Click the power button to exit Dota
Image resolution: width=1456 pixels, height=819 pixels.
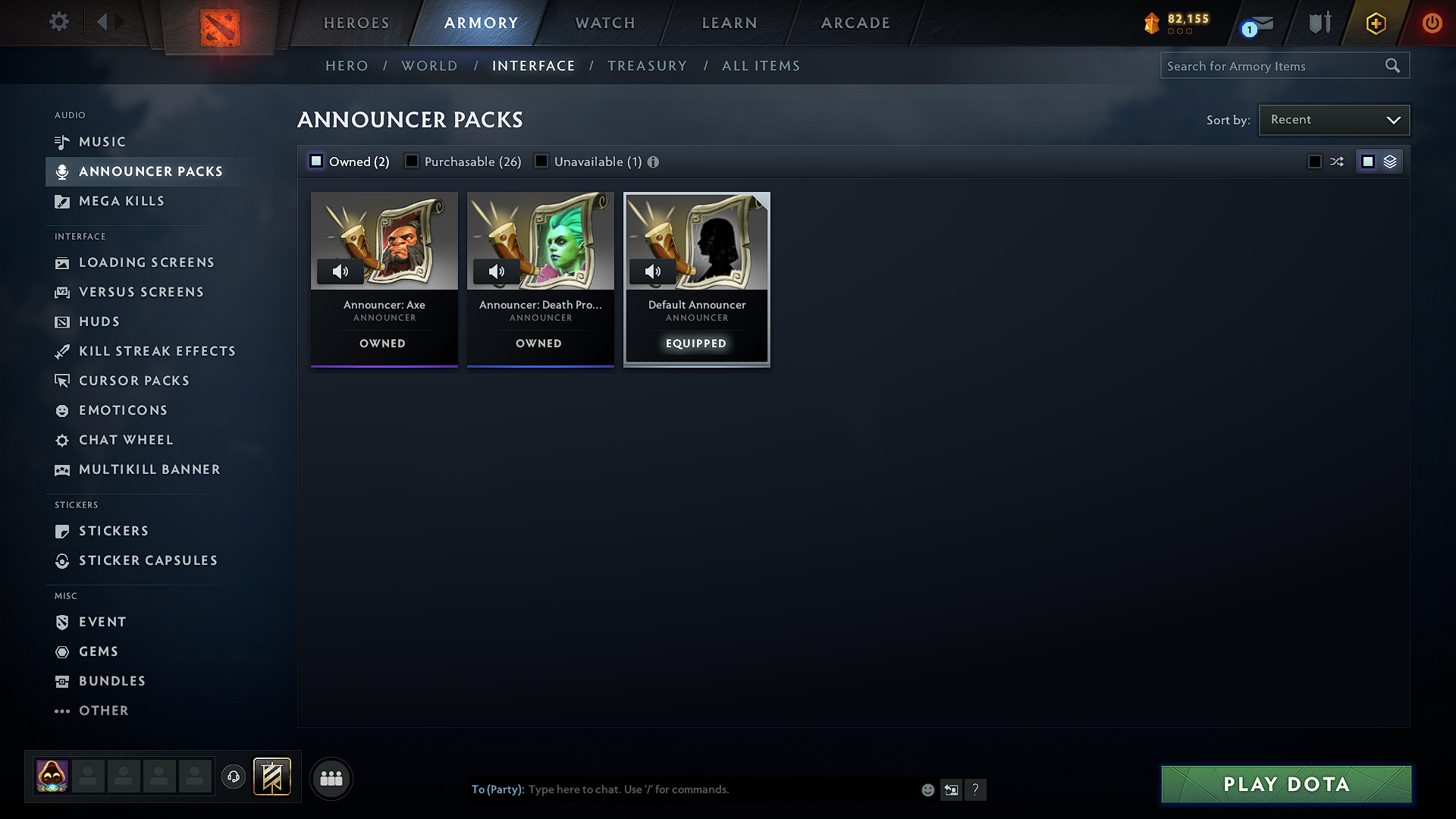[x=1432, y=24]
